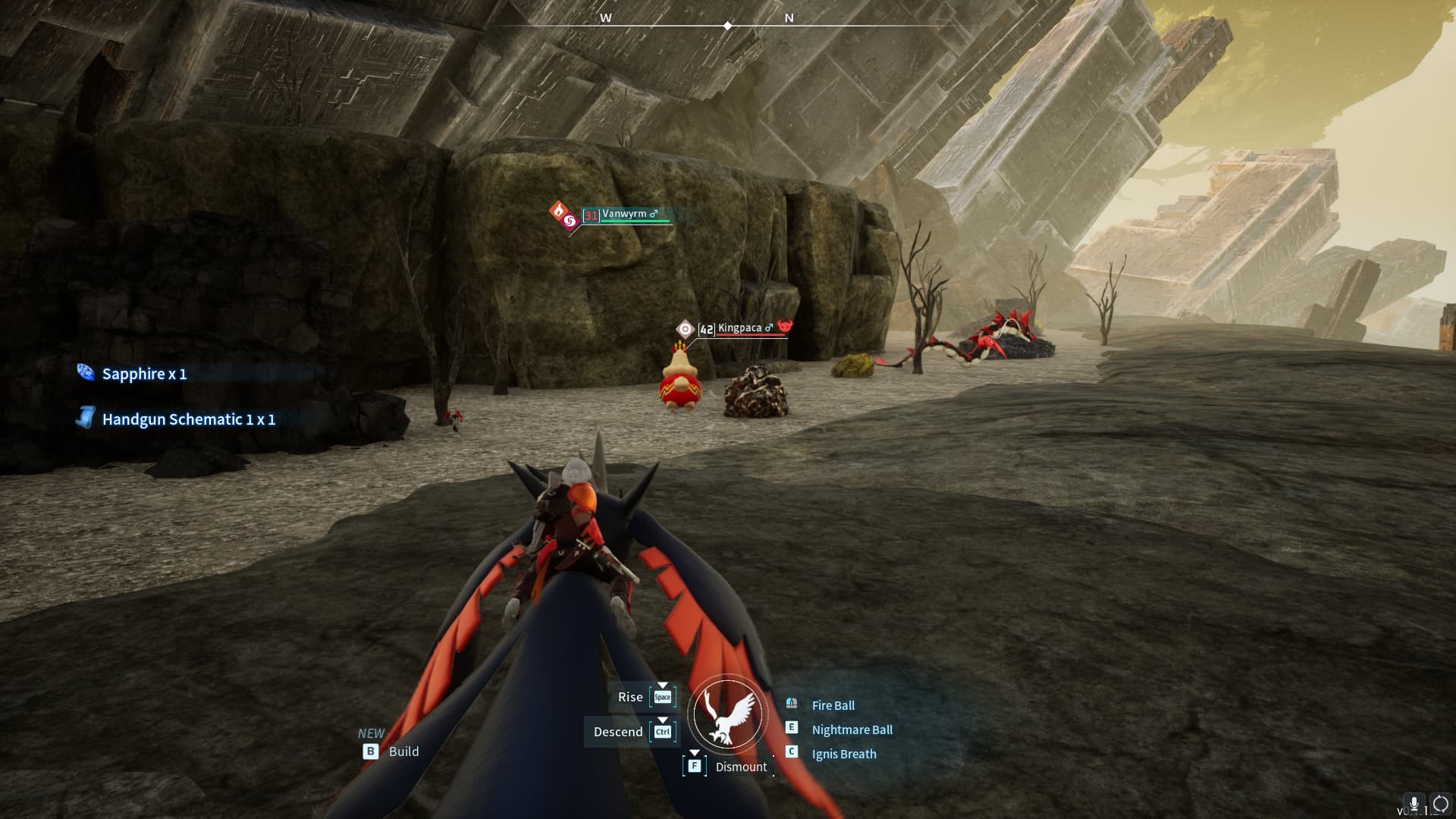The image size is (1456, 819).
Task: Click the Vanwyrm fire element icon
Action: pos(559,211)
